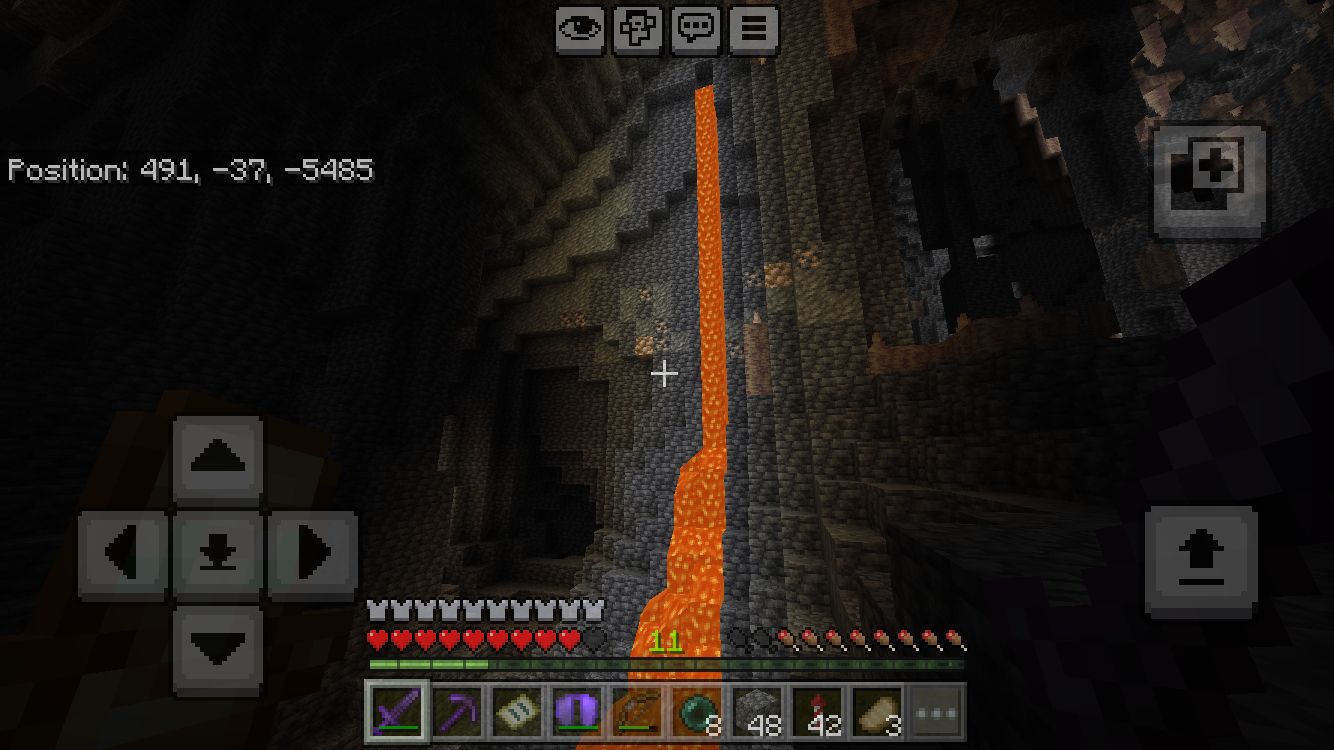Open the pause menu hamburger button
This screenshot has height=750, width=1334.
point(754,30)
